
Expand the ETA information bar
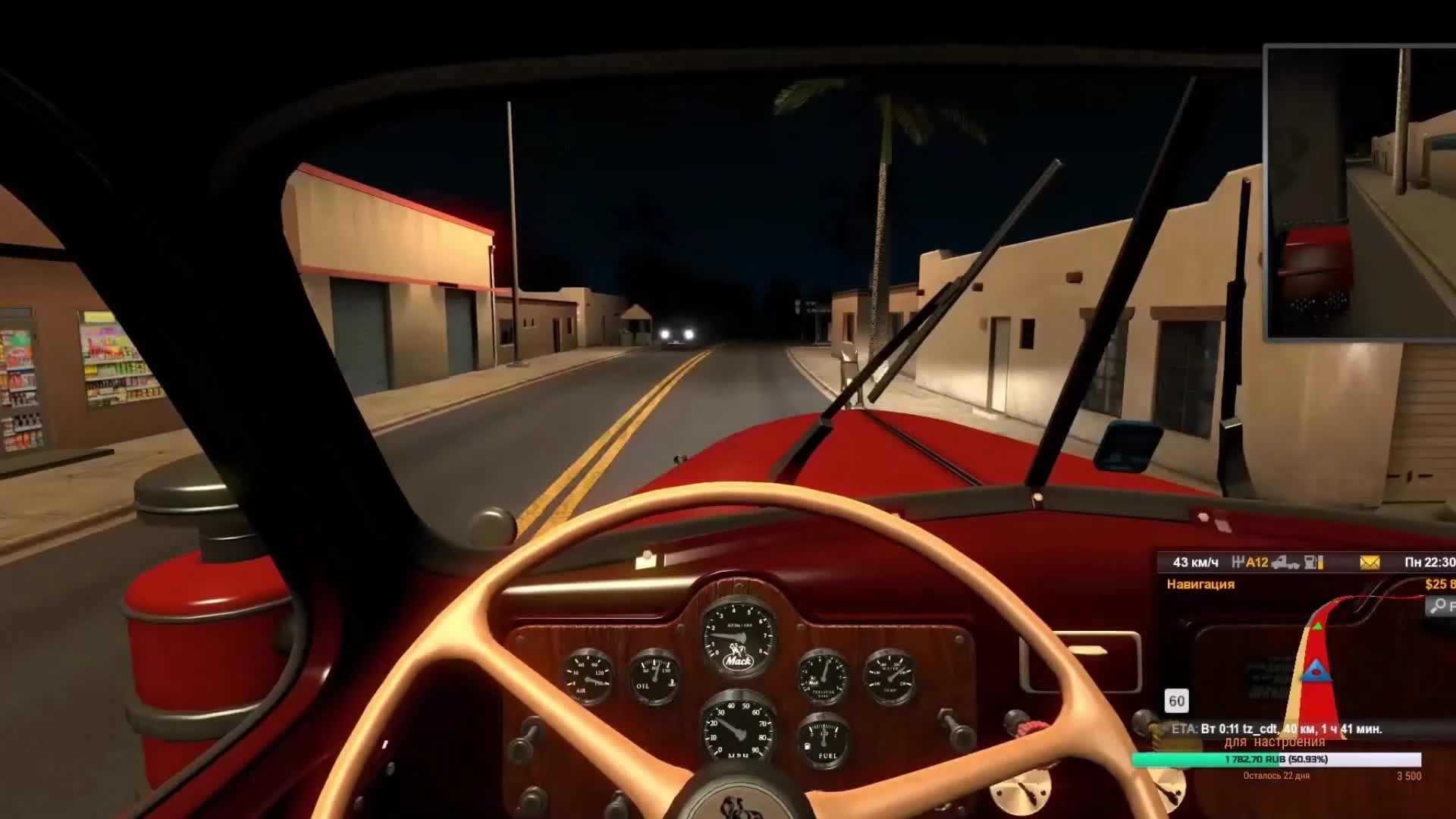[1276, 730]
